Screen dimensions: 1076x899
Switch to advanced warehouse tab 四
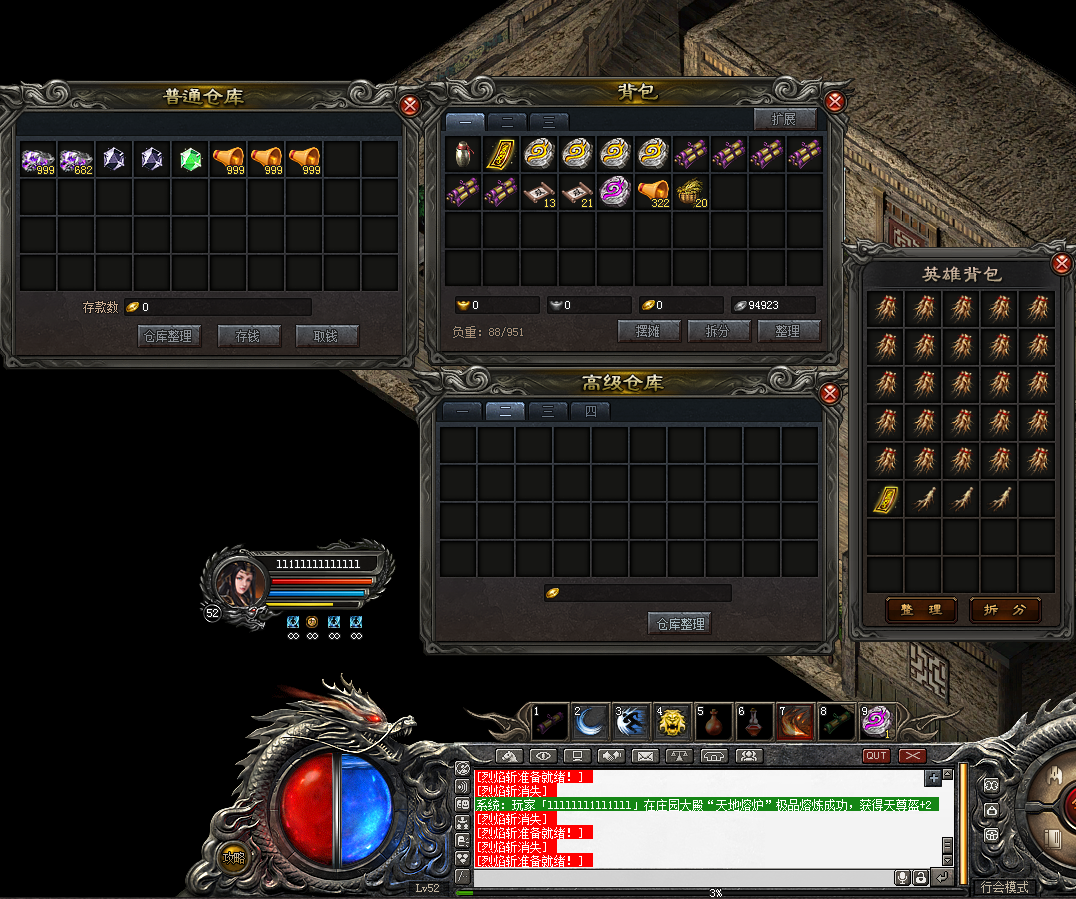590,411
